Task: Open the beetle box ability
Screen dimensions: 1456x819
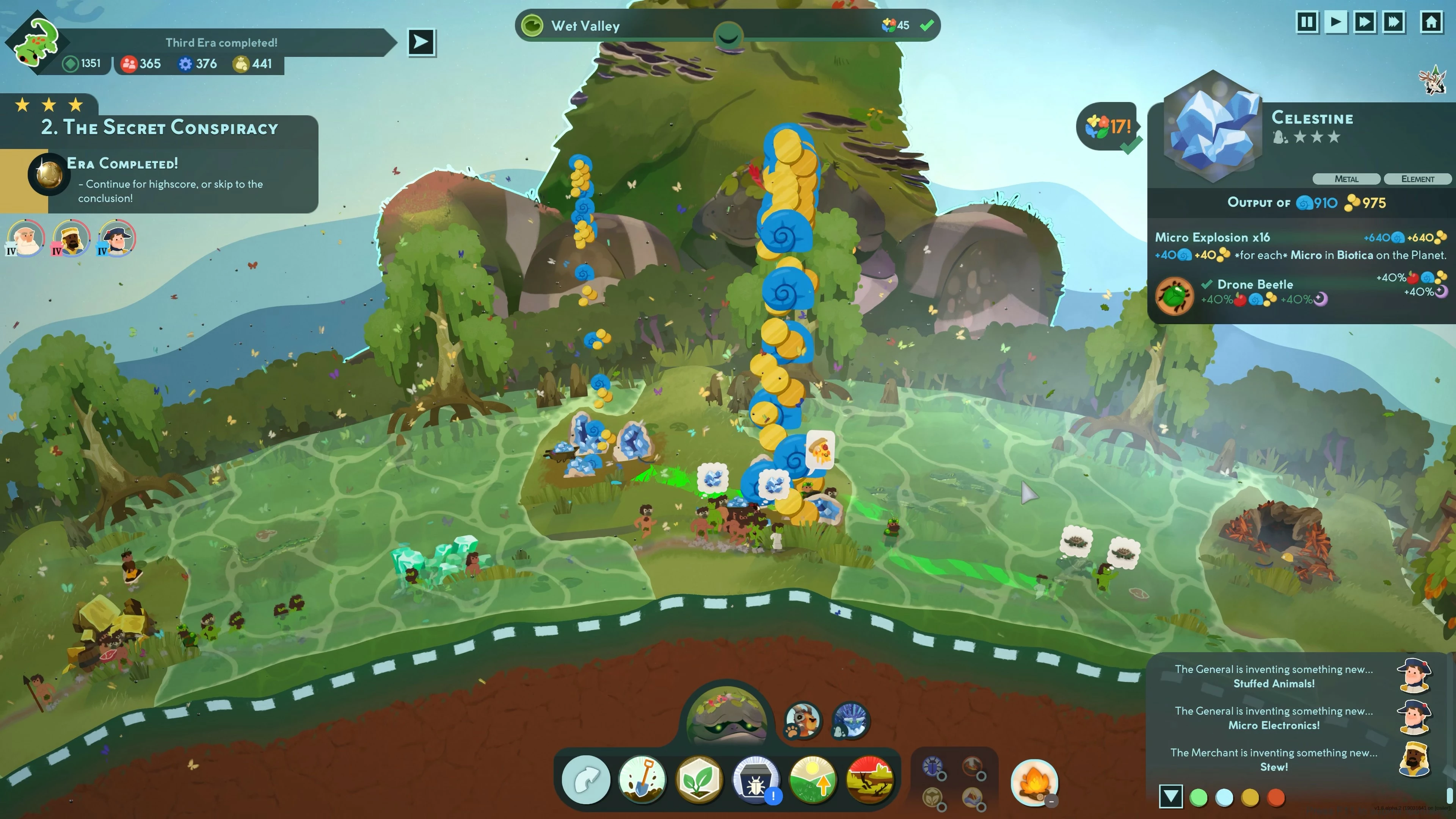Action: click(x=756, y=780)
